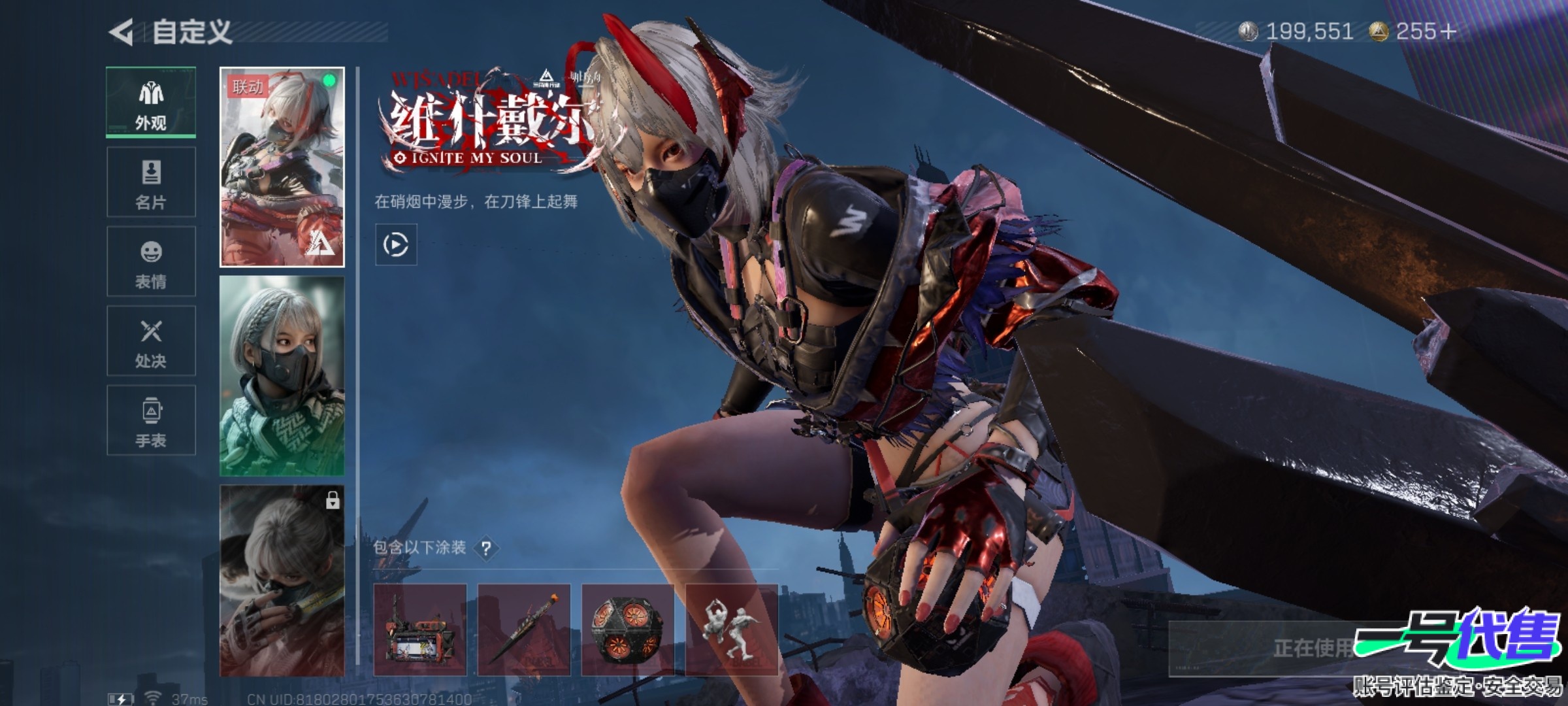Switch to the 外观 appearance tab
The image size is (1568, 706).
coord(151,103)
